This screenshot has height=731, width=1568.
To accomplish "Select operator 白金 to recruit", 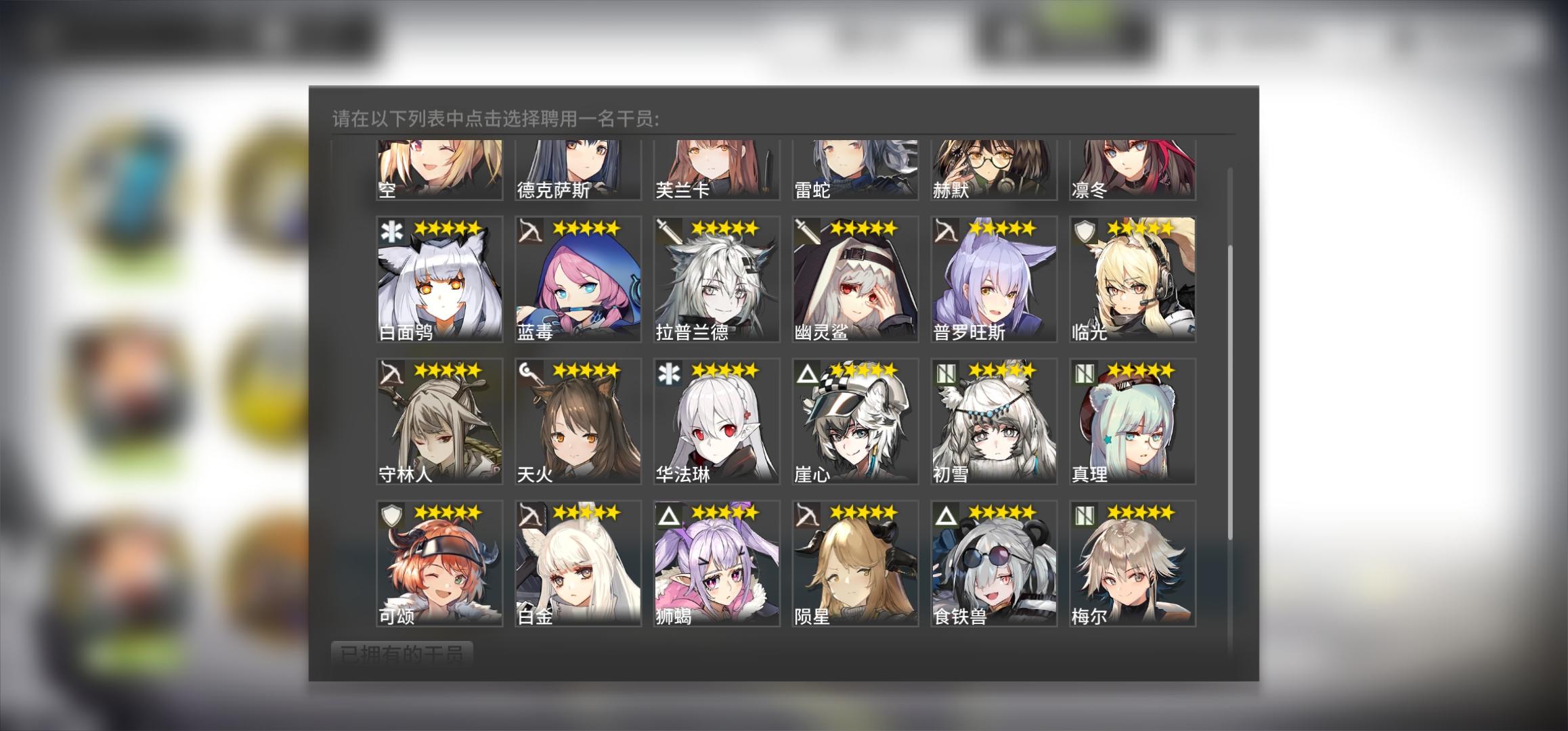I will click(577, 565).
